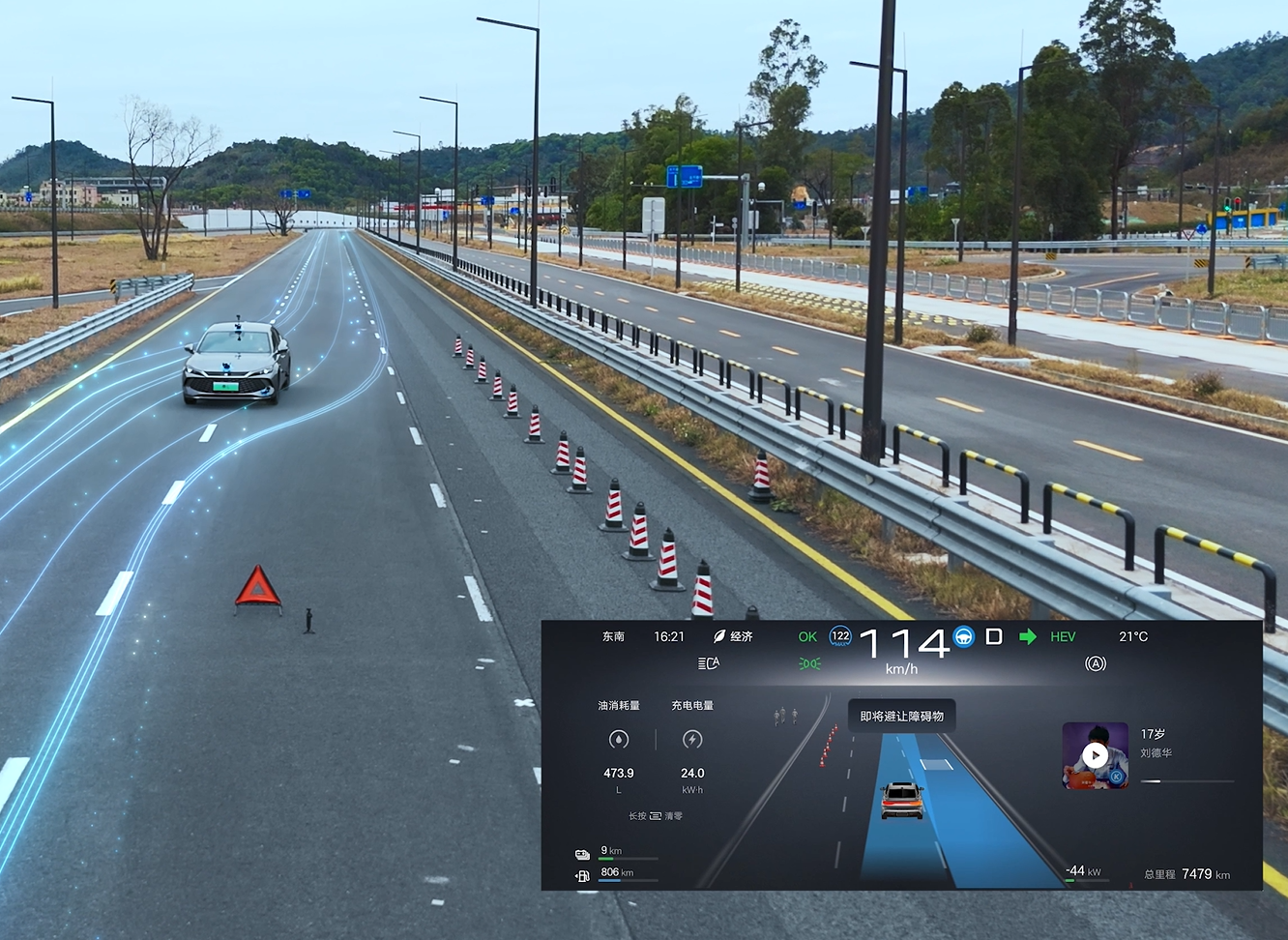
Task: Tap the circled A auto start-stop icon
Action: click(x=1096, y=663)
